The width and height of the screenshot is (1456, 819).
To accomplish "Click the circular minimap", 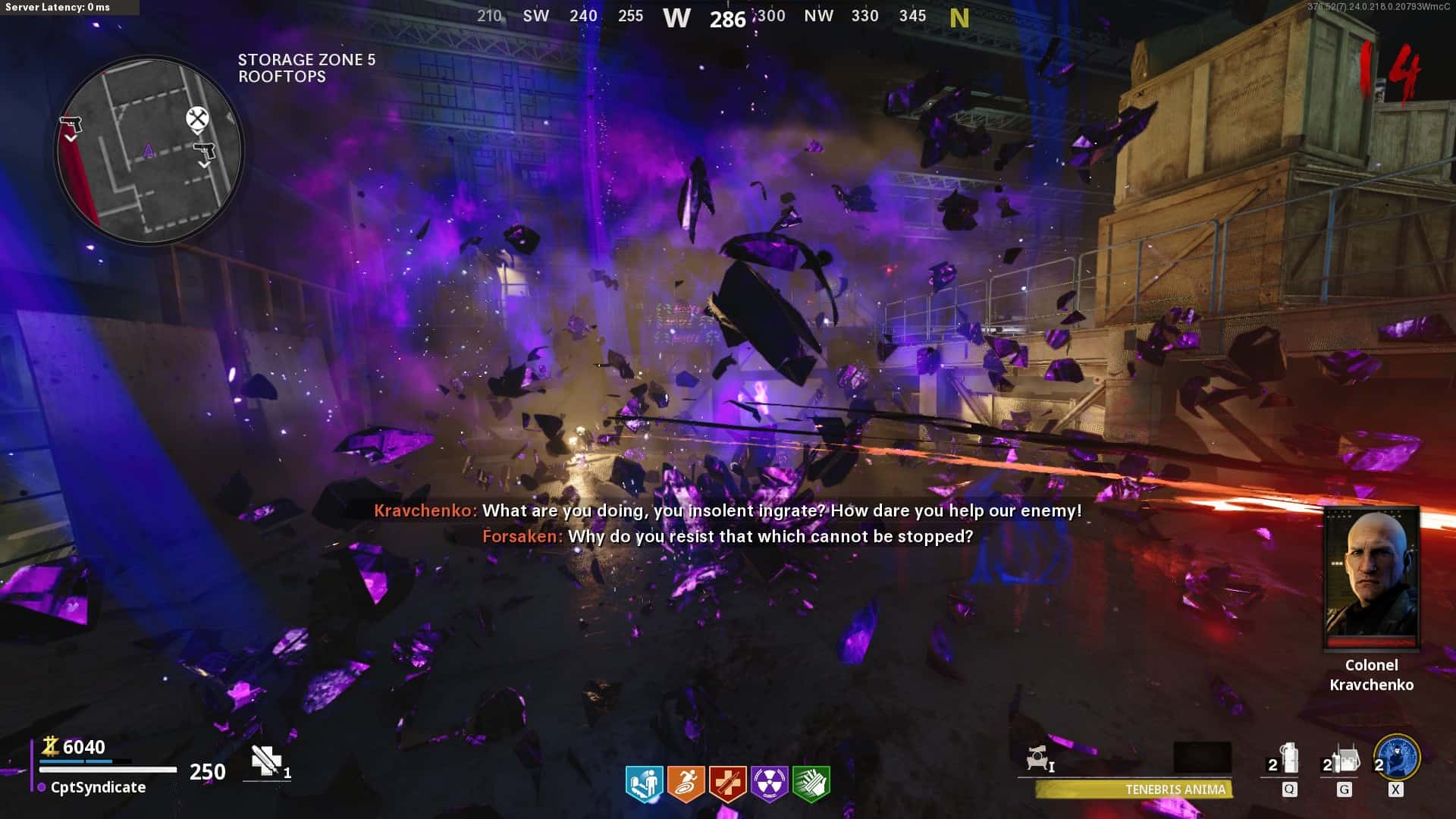I will pyautogui.click(x=149, y=149).
